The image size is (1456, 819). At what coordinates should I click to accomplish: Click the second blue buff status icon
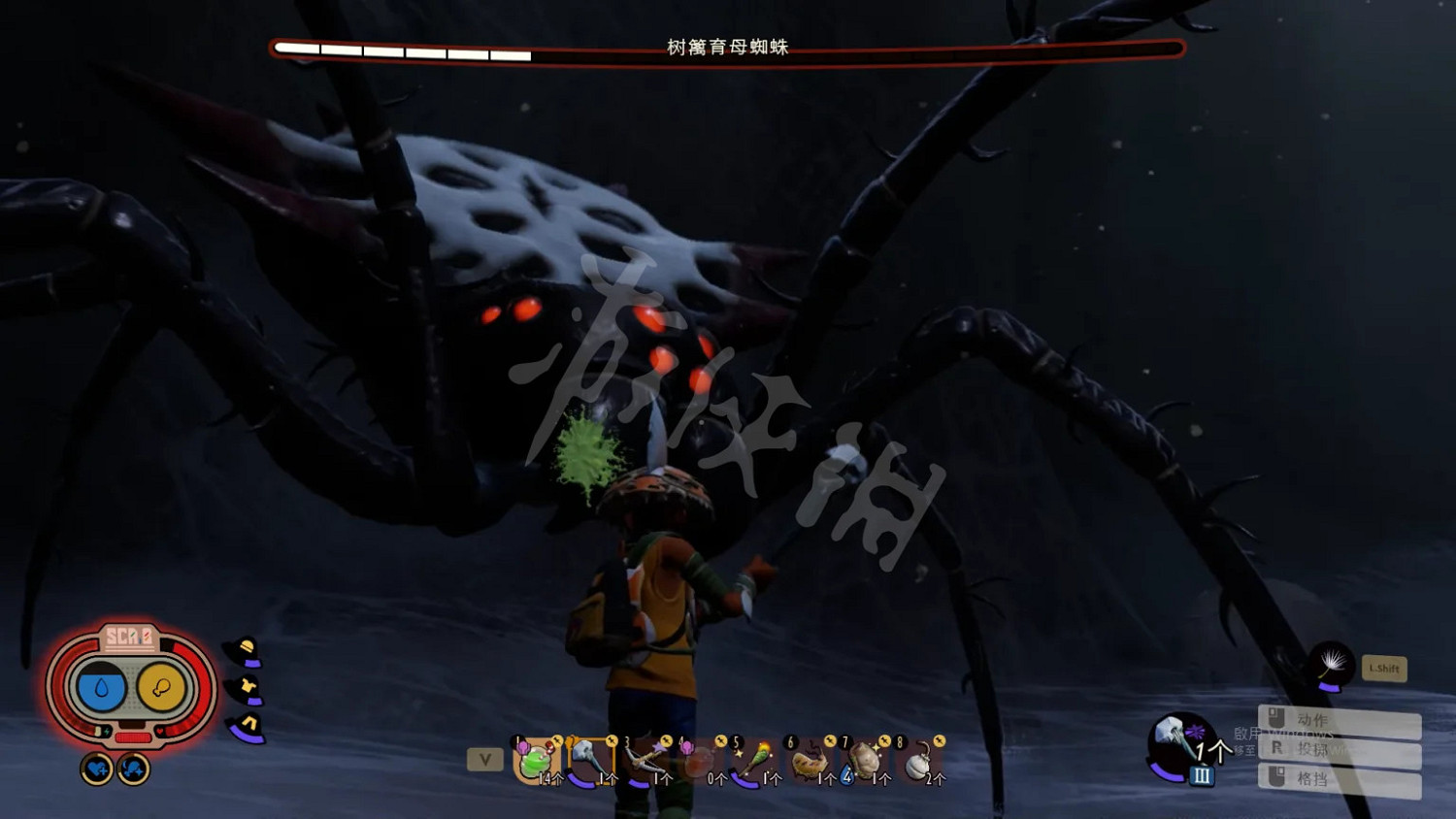pyautogui.click(x=134, y=770)
